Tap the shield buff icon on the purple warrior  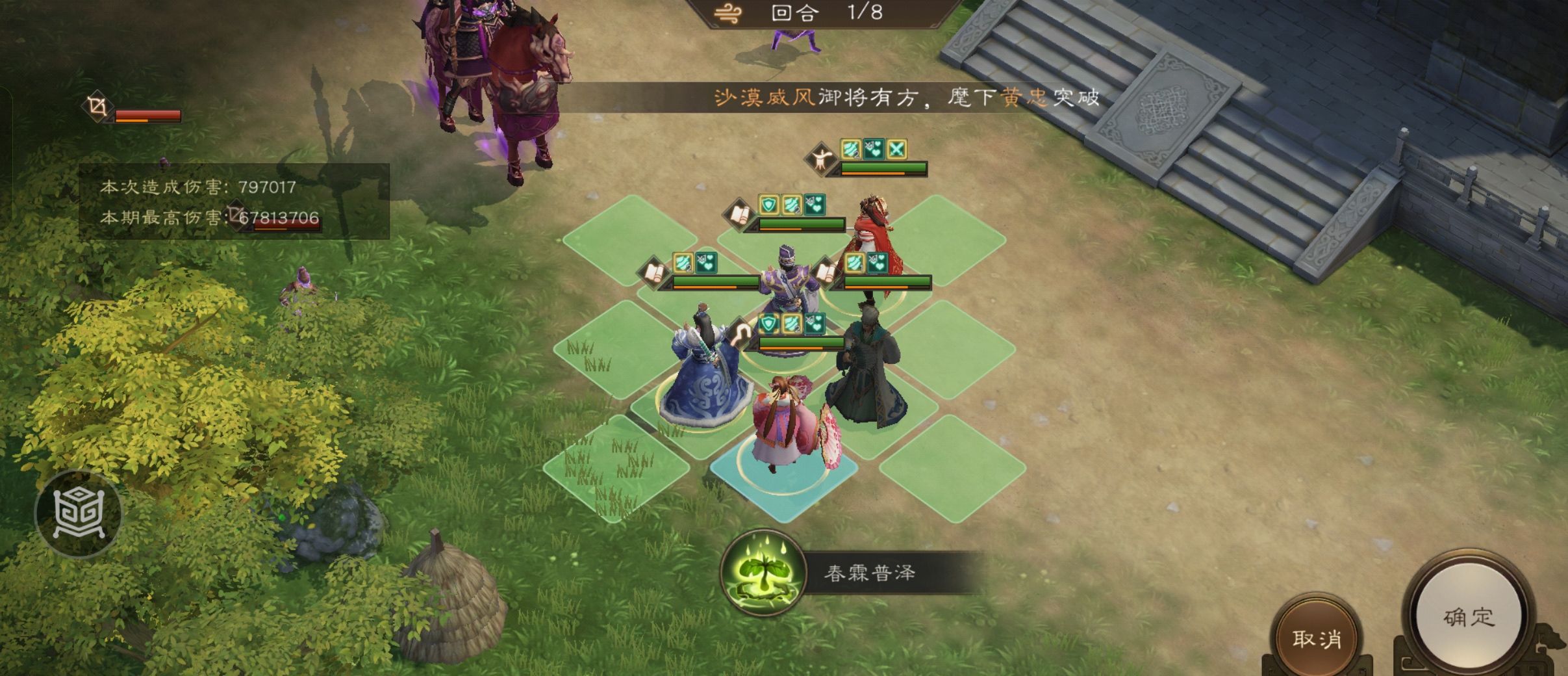tap(769, 205)
